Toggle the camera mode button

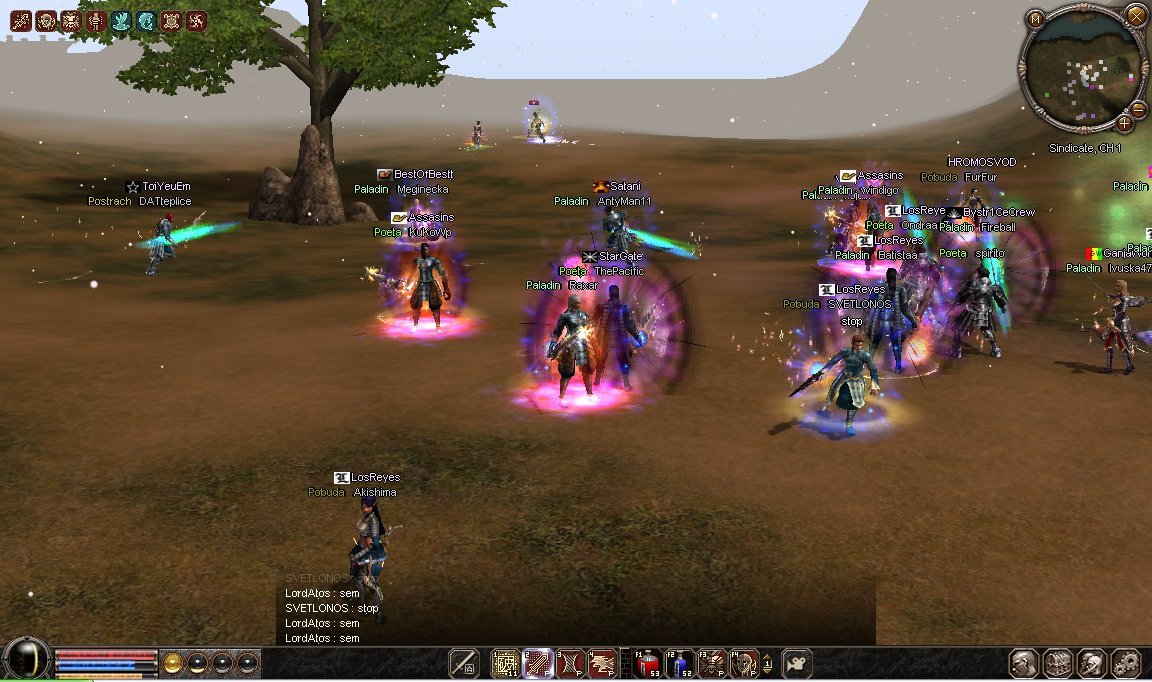click(797, 664)
